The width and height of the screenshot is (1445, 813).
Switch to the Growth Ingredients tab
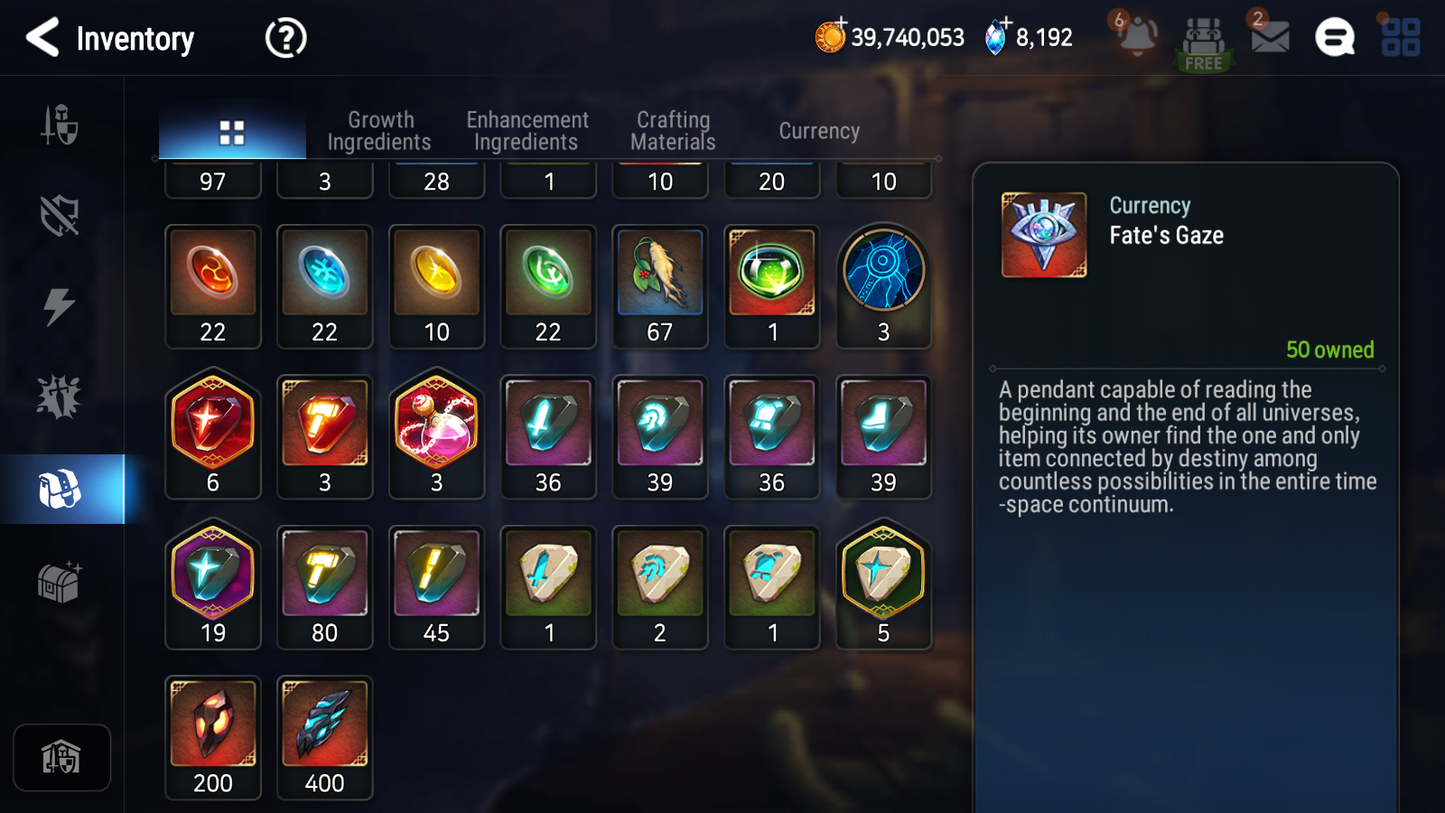point(379,131)
